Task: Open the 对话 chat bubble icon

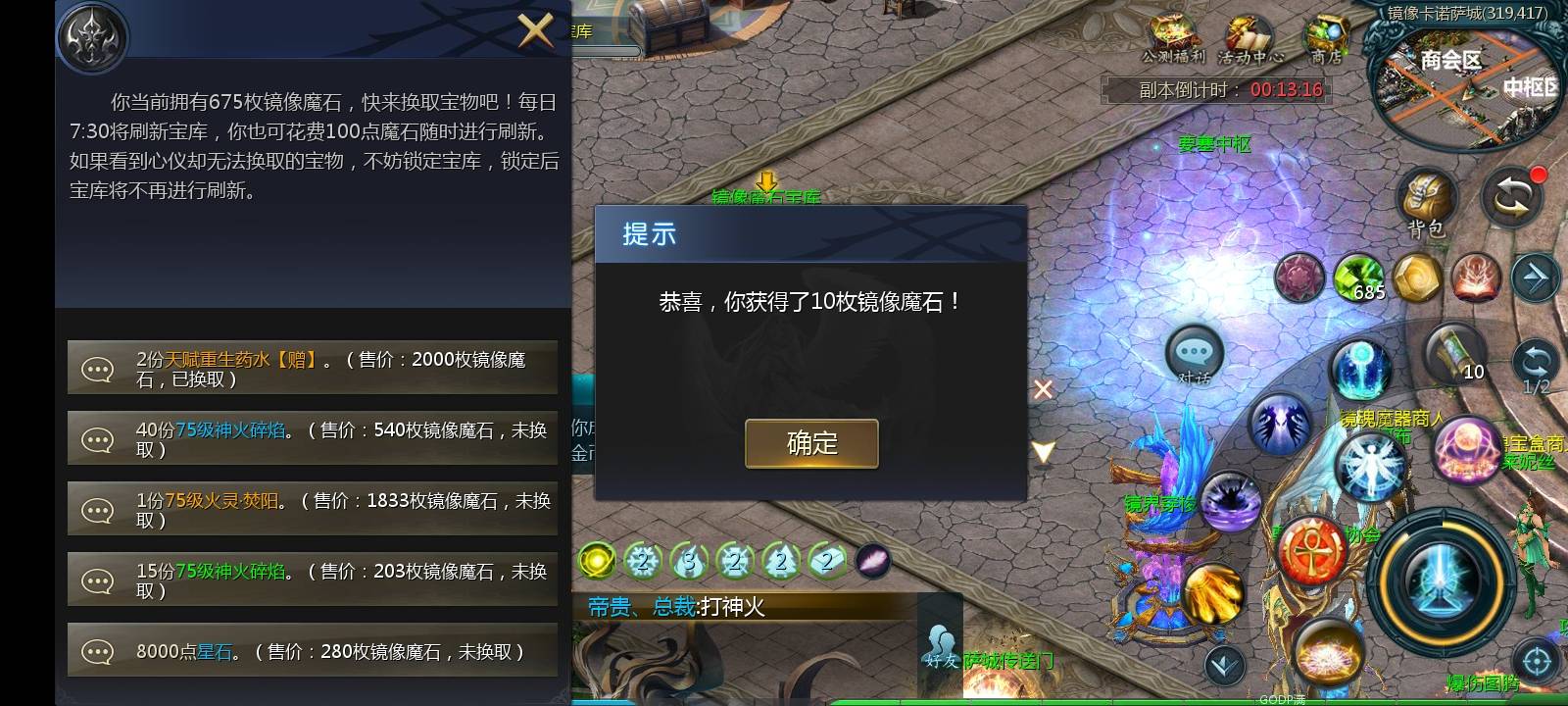Action: point(1194,351)
